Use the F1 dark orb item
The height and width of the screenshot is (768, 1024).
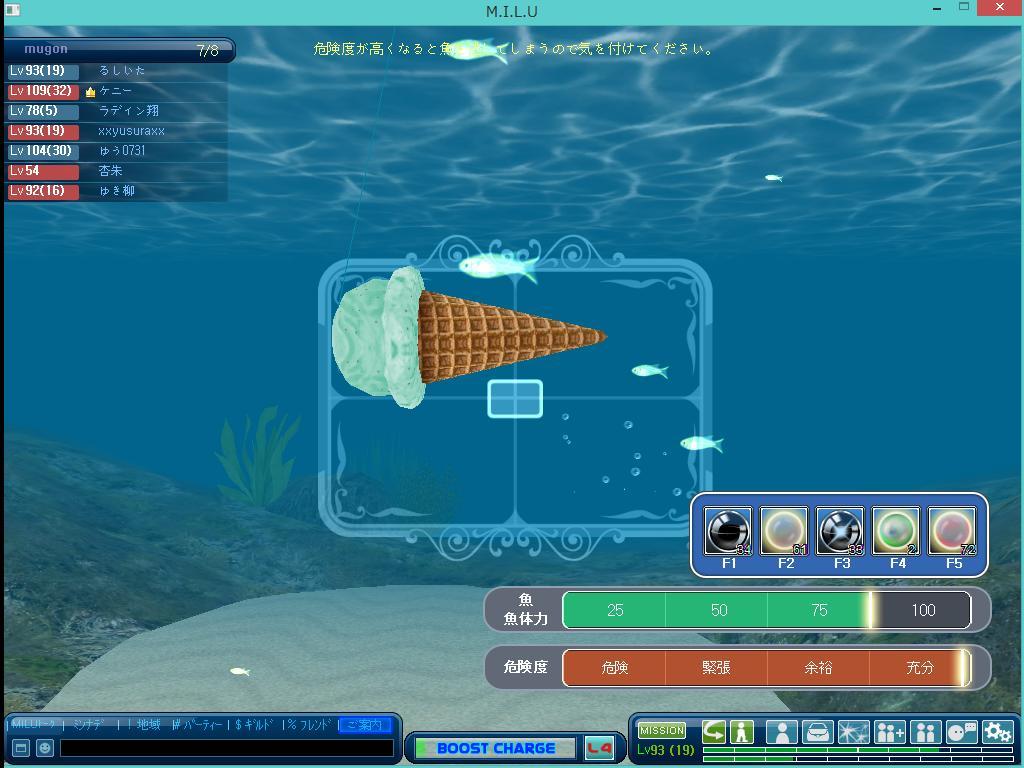click(728, 531)
